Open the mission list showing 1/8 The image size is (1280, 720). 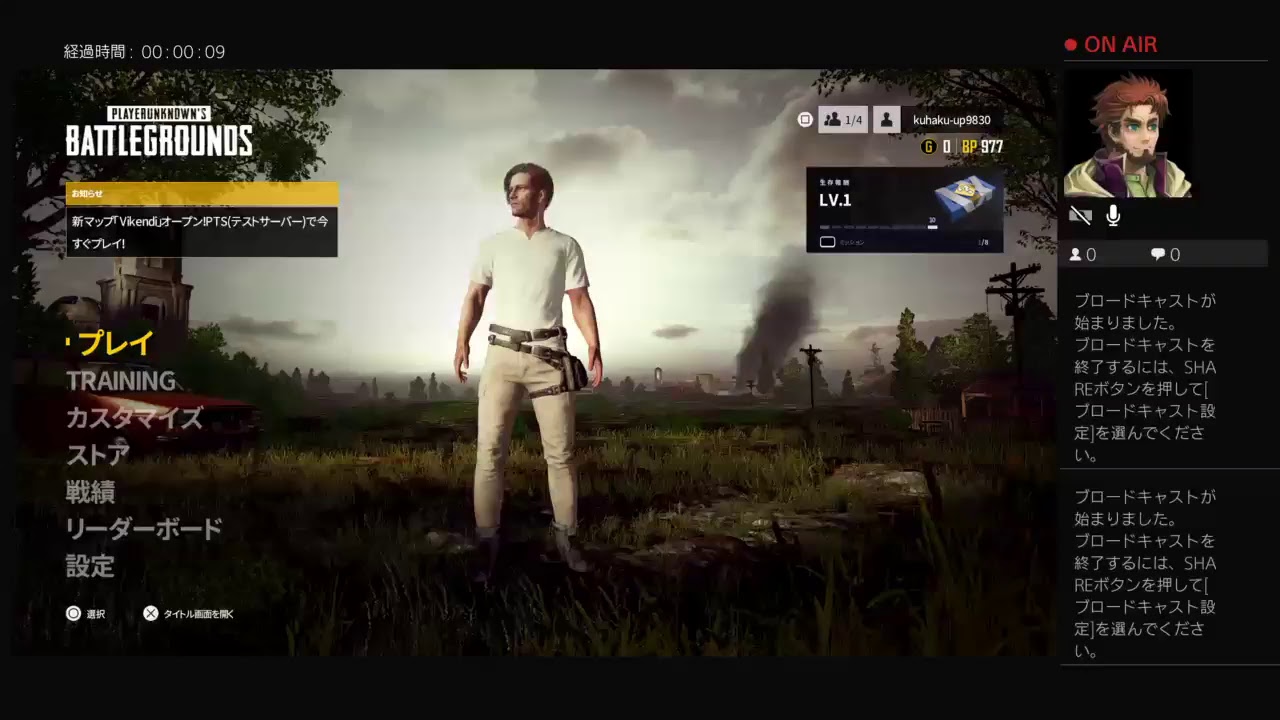[x=982, y=242]
